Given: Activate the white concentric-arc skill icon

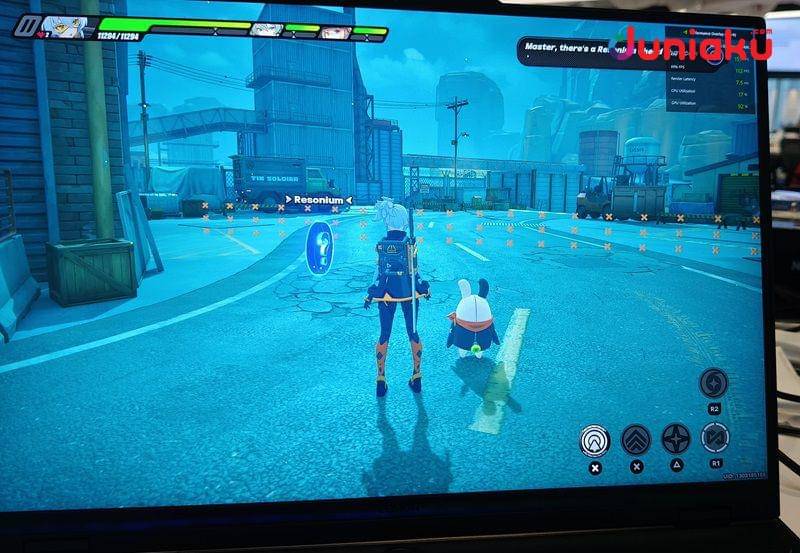Looking at the screenshot, I should (595, 440).
